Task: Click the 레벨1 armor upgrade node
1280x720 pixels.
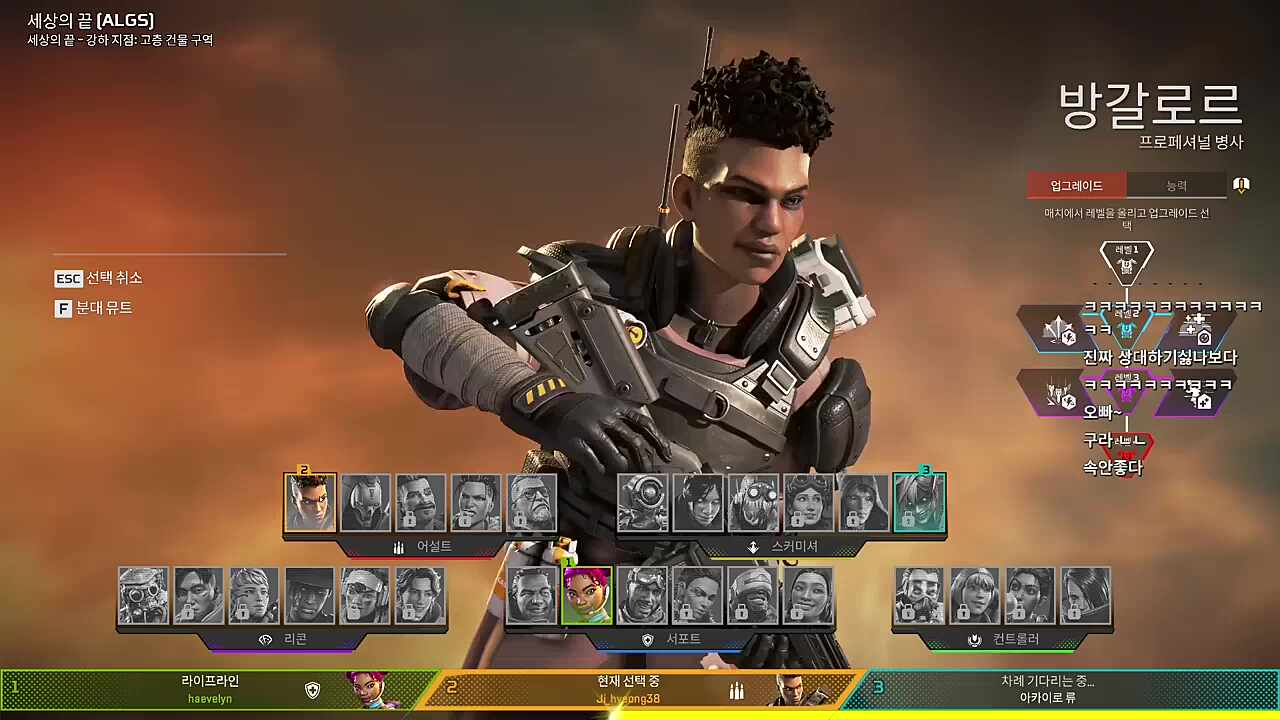Action: [x=1127, y=262]
